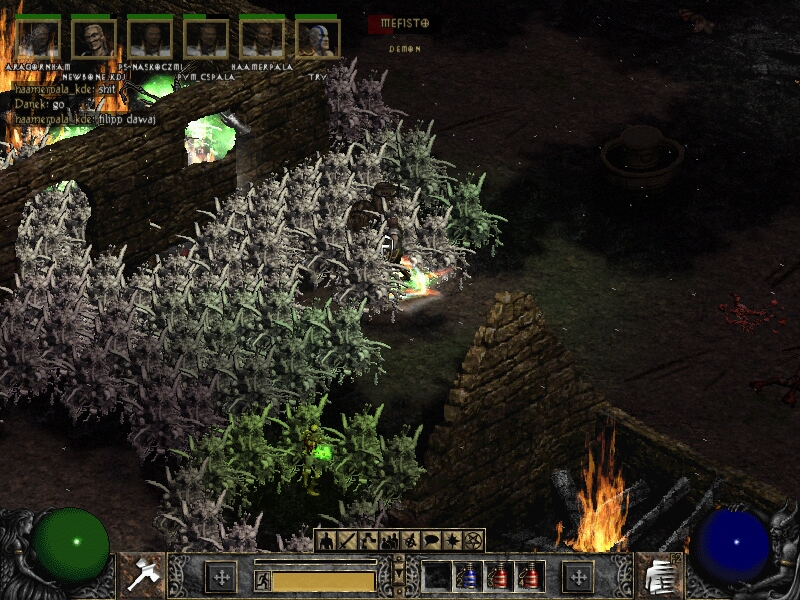The height and width of the screenshot is (600, 800).
Task: Use the blue mana potion in belt
Action: coord(469,576)
